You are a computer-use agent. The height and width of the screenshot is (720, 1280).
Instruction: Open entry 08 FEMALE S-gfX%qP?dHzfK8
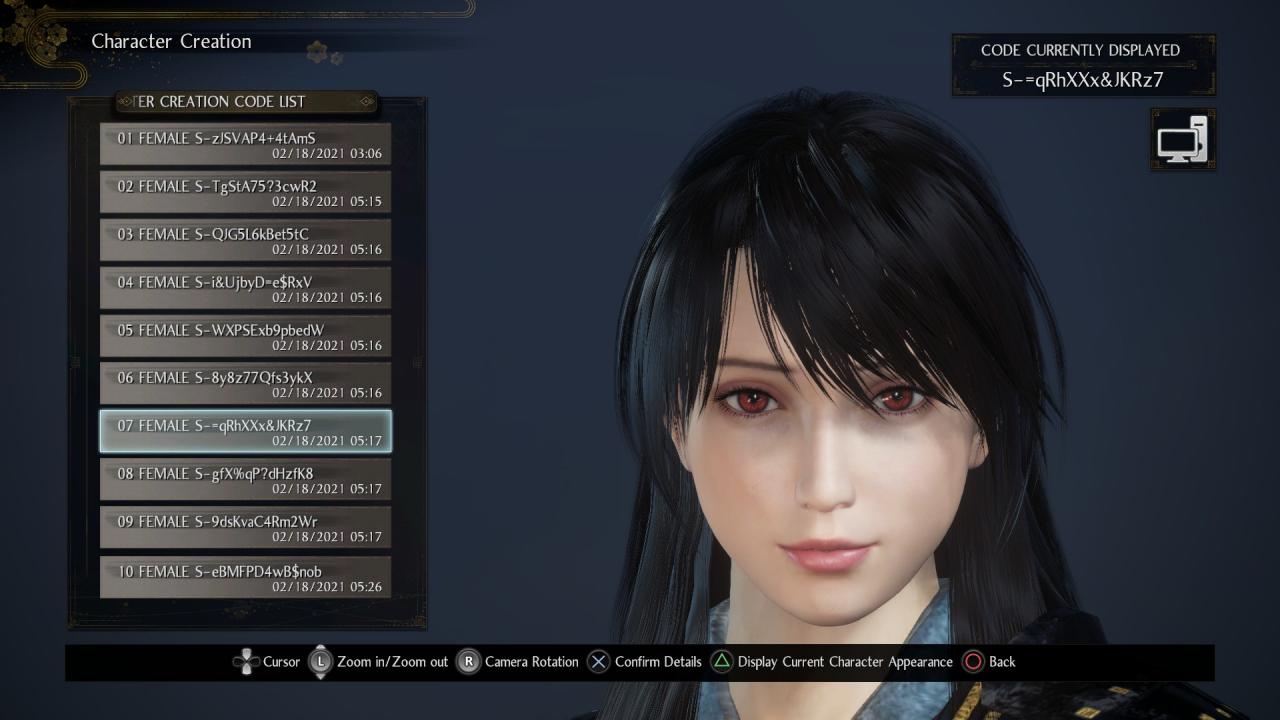245,480
